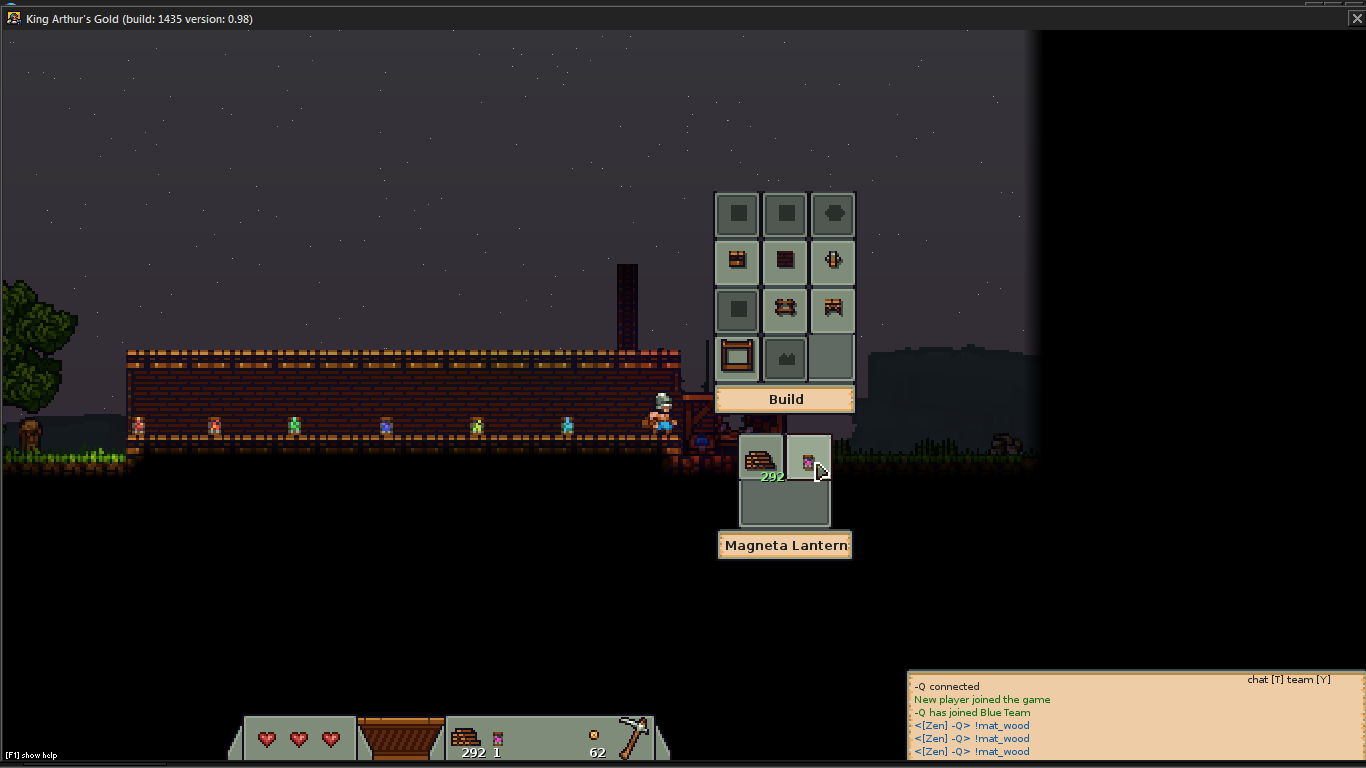
Task: Click the Build button
Action: [x=785, y=399]
